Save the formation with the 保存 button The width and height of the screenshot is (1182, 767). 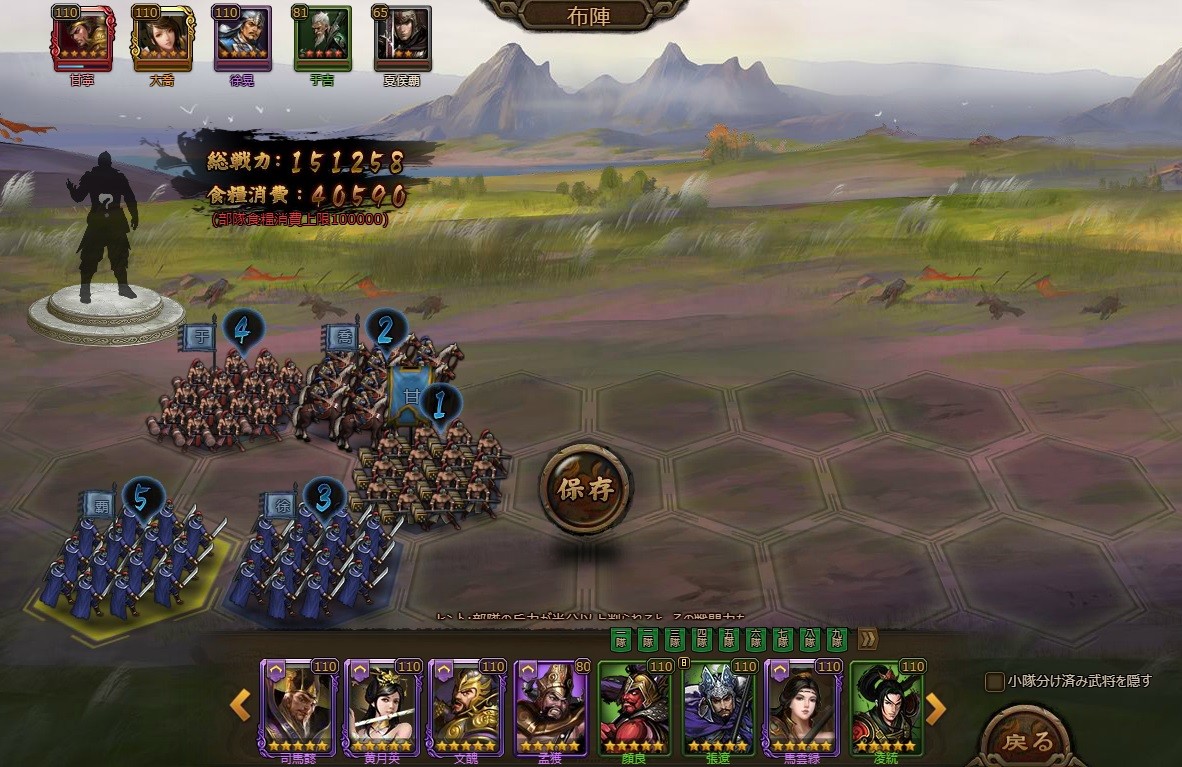pos(585,490)
